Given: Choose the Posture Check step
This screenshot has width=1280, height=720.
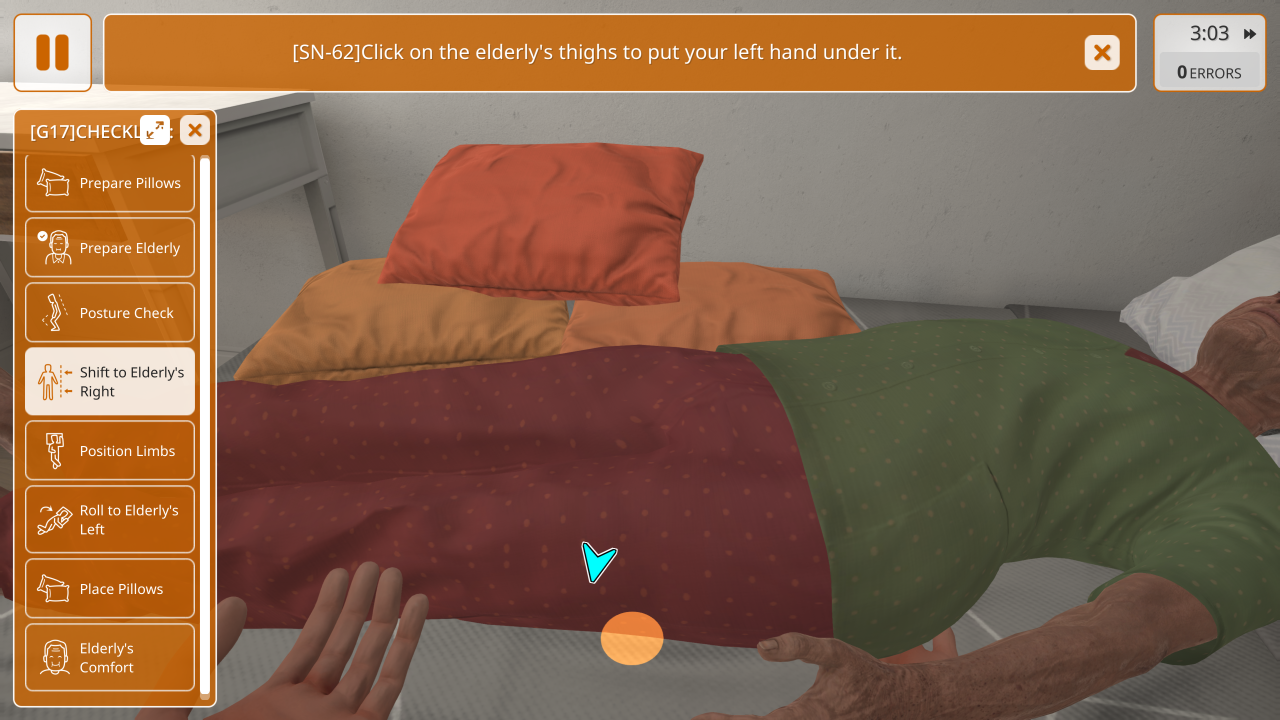Looking at the screenshot, I should pos(110,313).
